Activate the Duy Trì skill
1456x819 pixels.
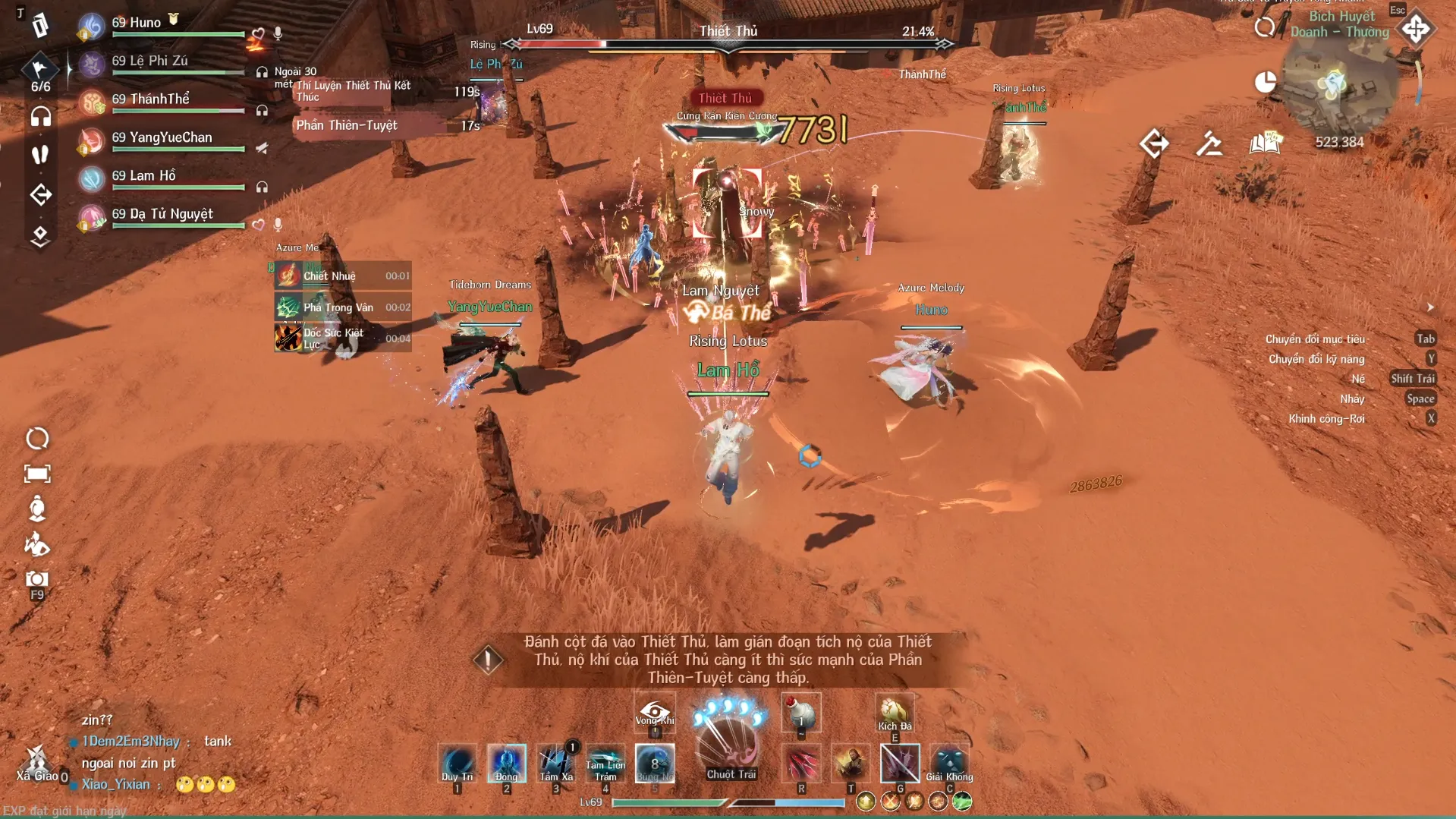[458, 763]
